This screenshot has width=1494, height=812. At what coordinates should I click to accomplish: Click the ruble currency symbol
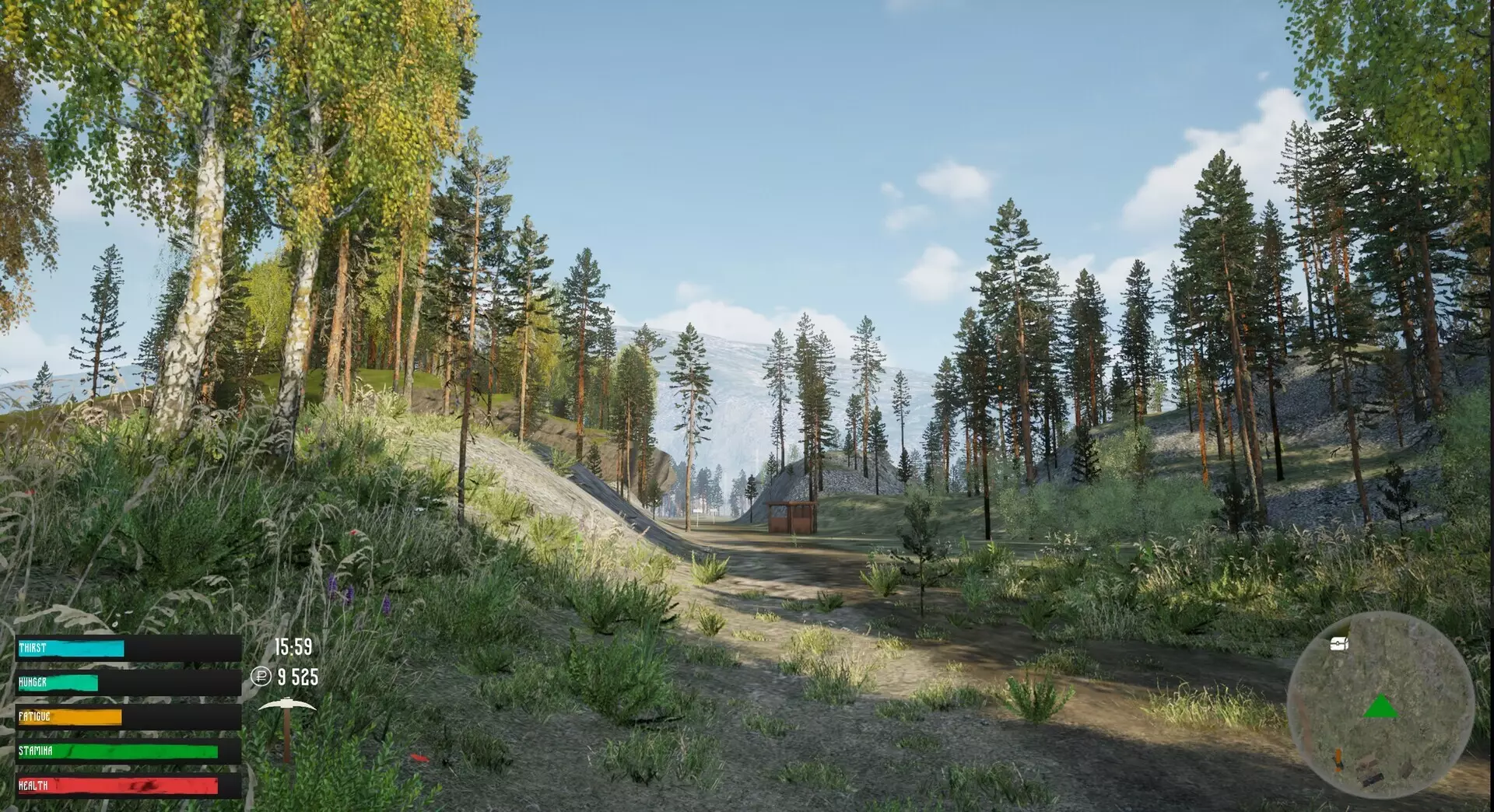click(261, 677)
